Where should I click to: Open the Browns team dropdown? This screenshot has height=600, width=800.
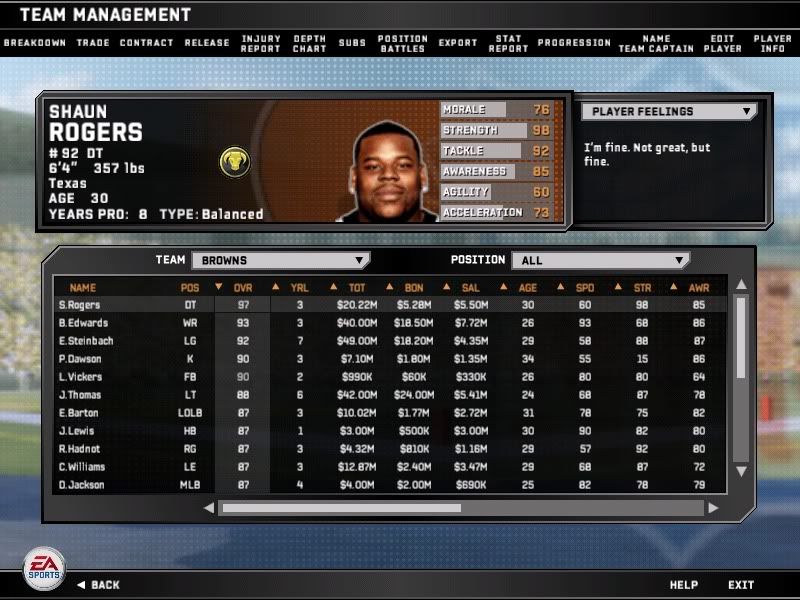tap(280, 260)
